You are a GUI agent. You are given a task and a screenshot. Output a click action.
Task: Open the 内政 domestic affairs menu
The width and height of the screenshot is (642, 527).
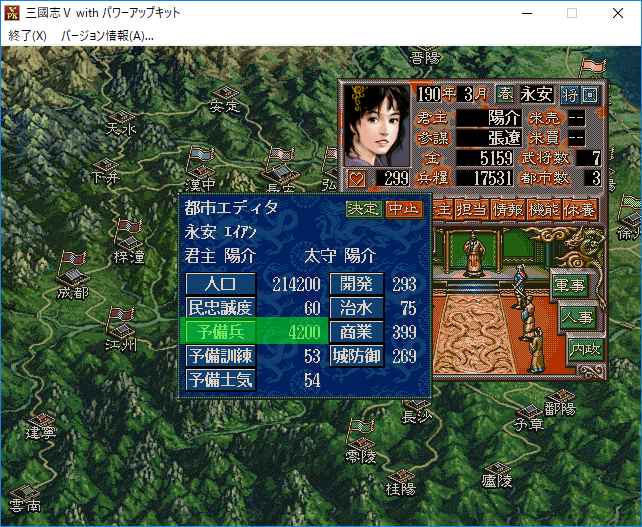point(585,350)
